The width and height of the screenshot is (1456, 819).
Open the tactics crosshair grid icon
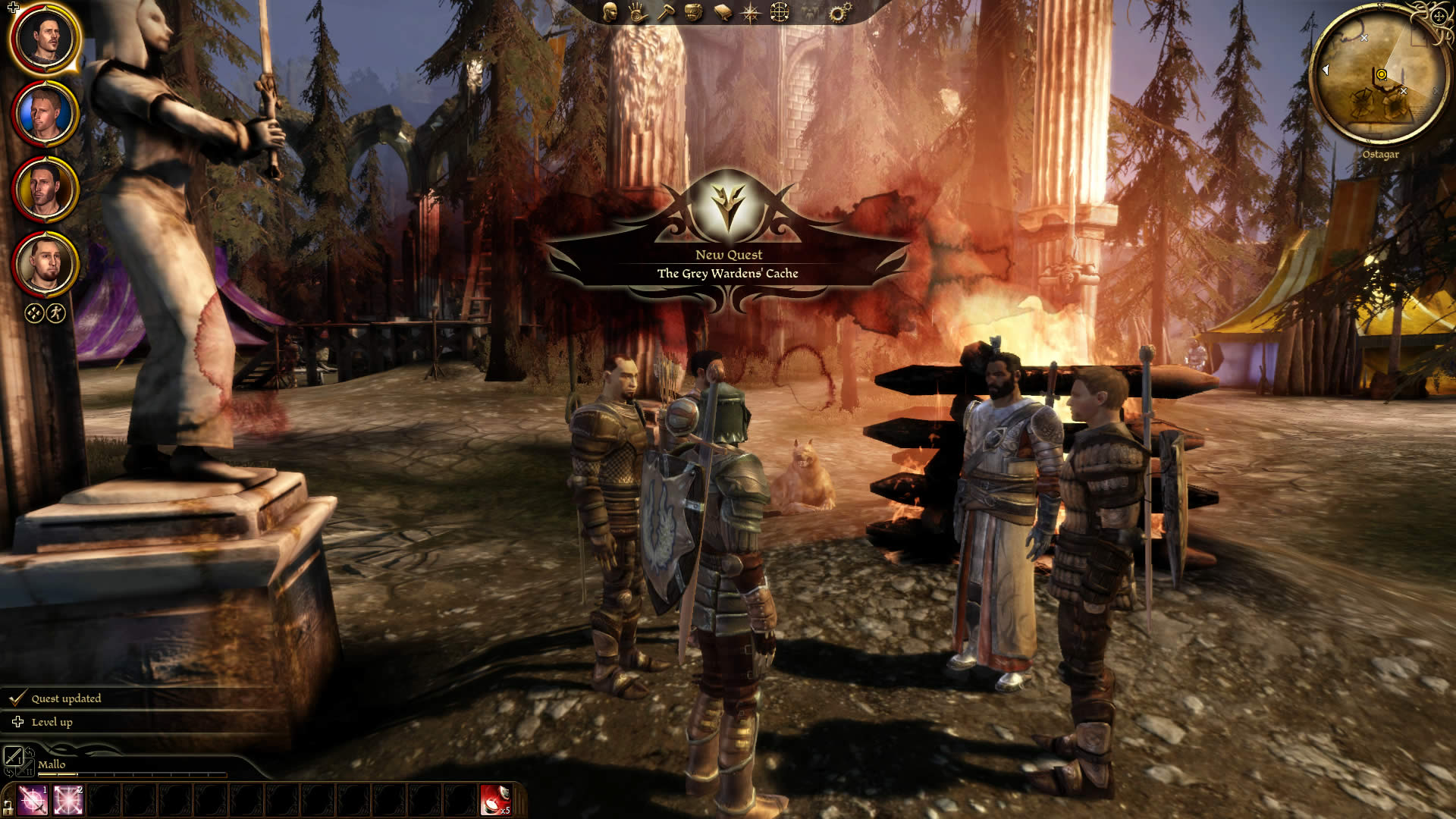coord(780,12)
